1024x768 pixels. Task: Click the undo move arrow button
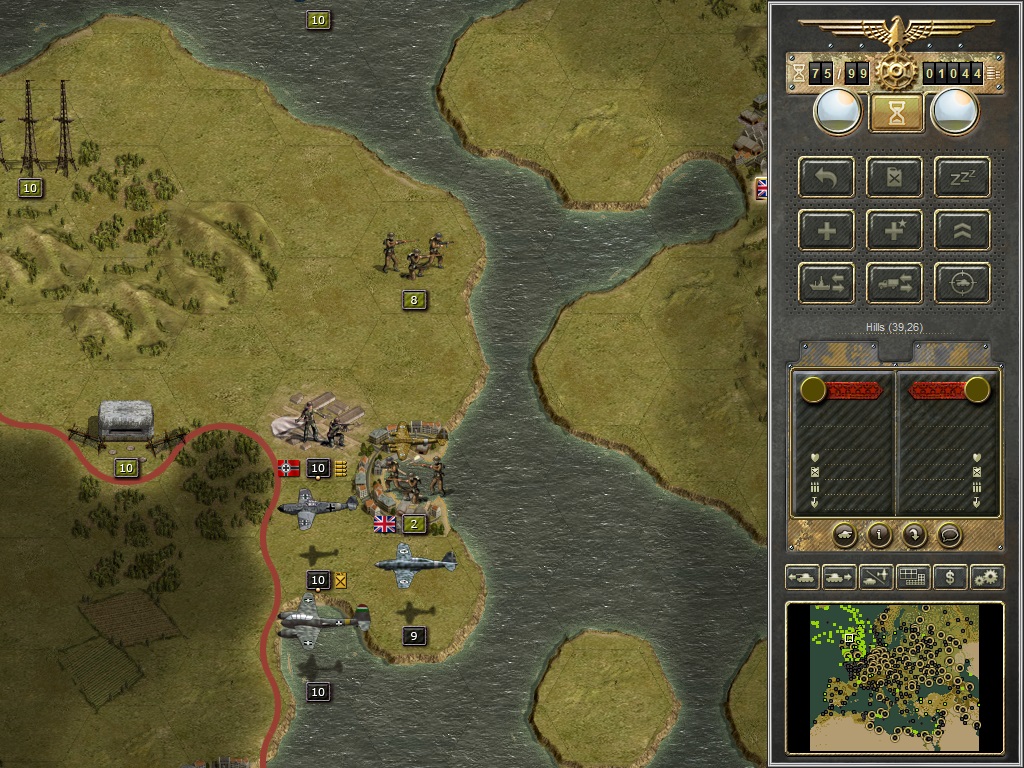[827, 178]
